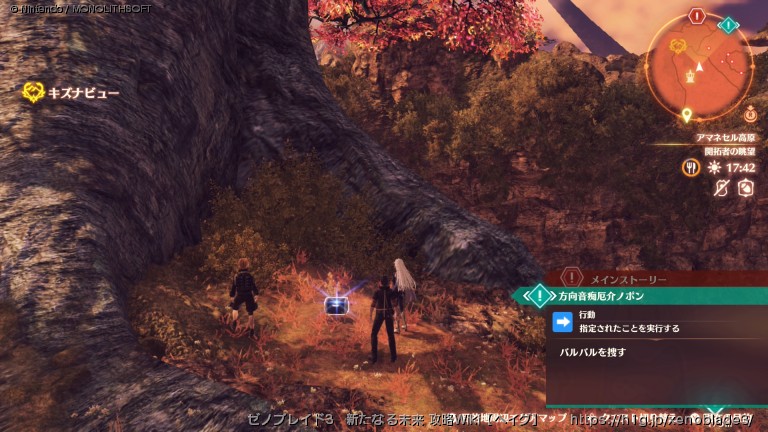Viewport: 768px width, 432px height.
Task: Click the heart affinity marker on minimap
Action: click(x=677, y=46)
